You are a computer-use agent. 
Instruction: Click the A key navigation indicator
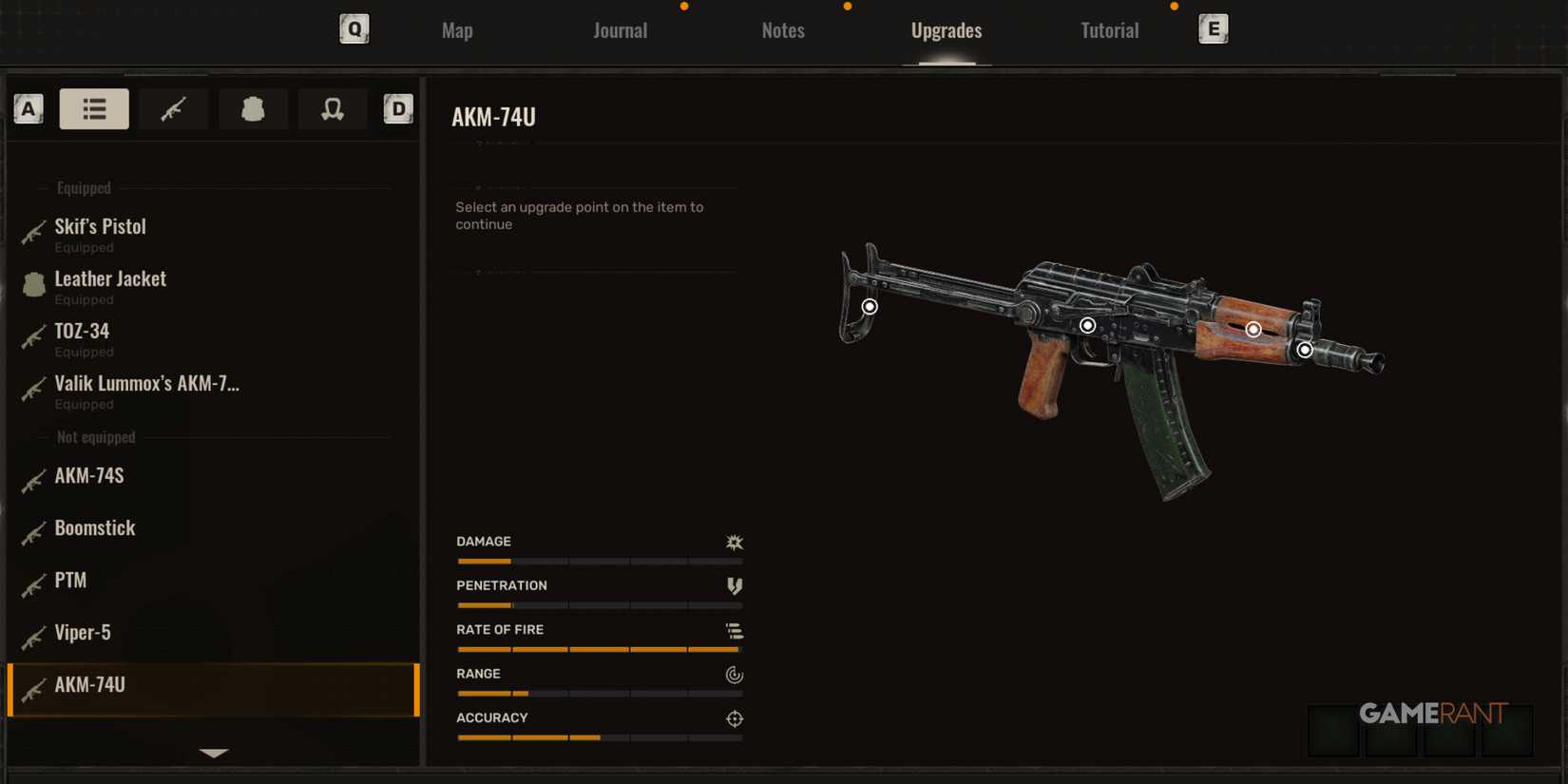click(29, 108)
